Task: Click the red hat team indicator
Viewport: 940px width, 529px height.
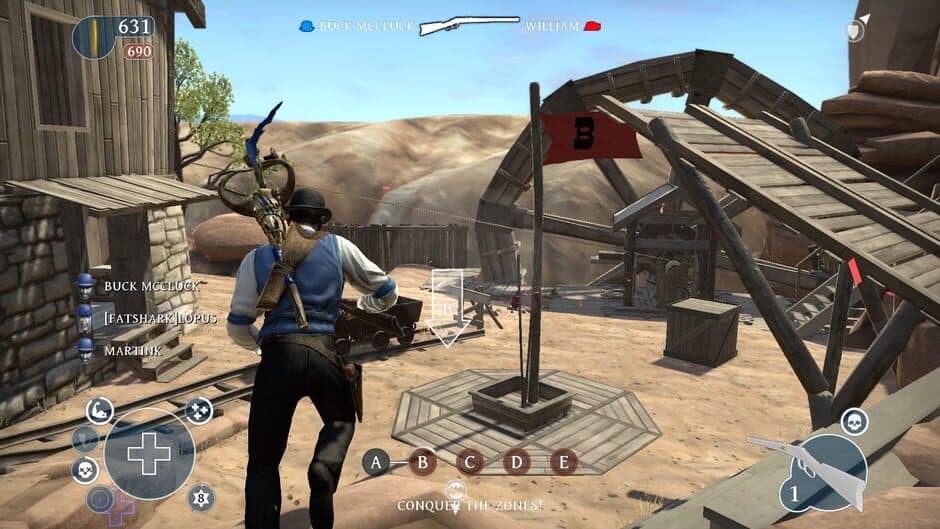Action: coord(592,26)
